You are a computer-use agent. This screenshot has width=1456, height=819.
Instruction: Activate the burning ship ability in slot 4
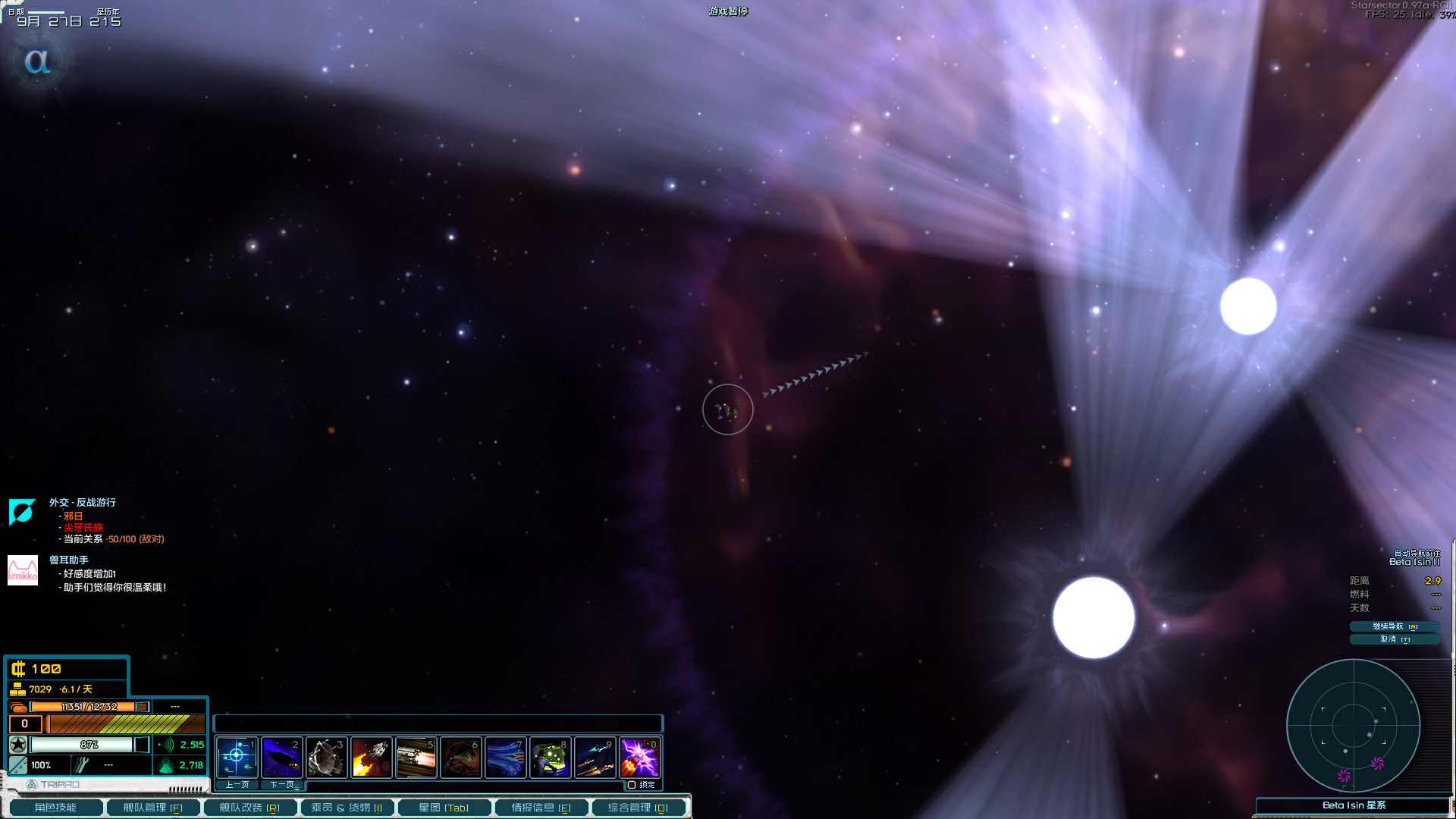point(371,757)
